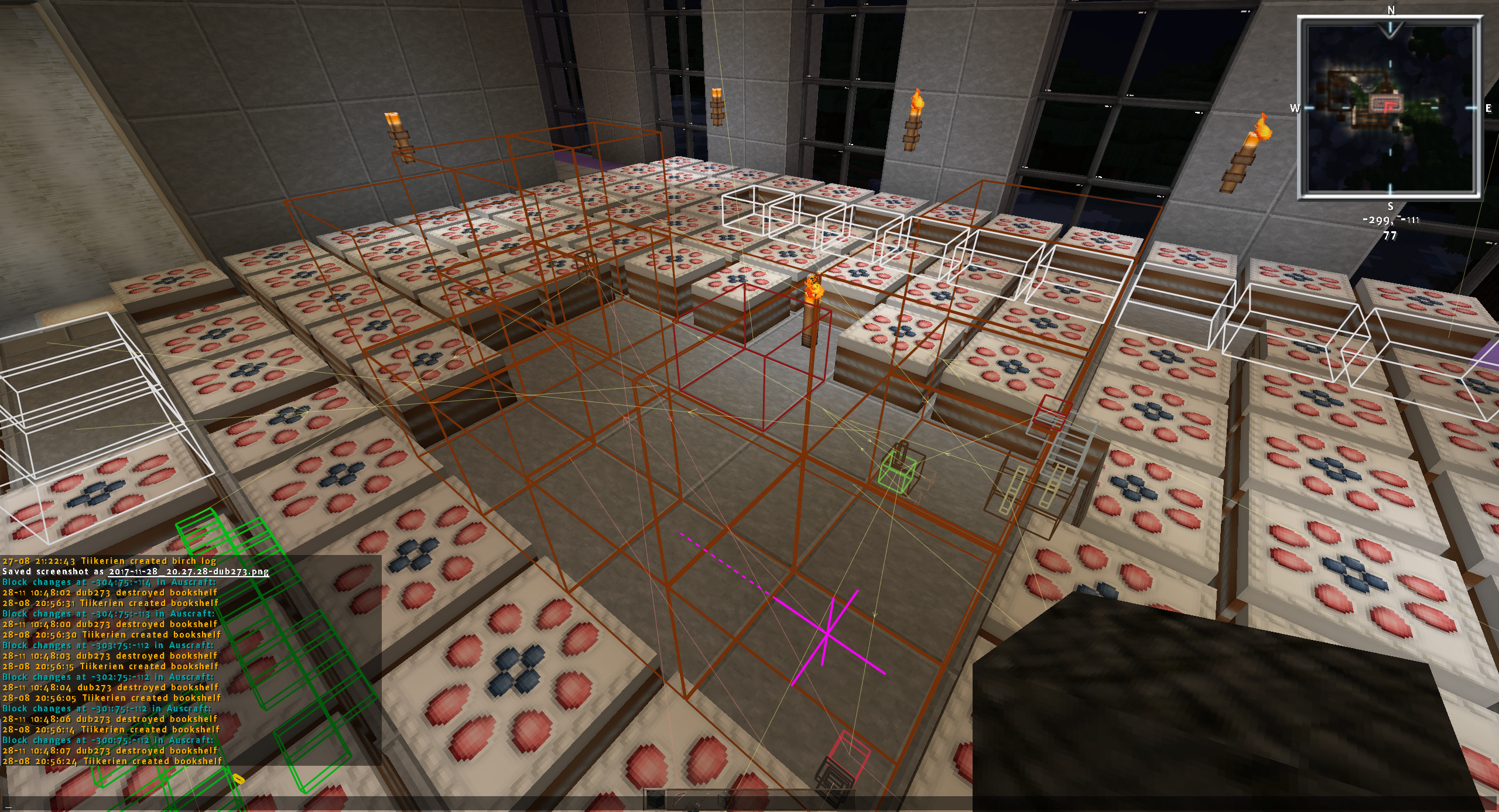Click the minimap in the corner

(x=1390, y=107)
